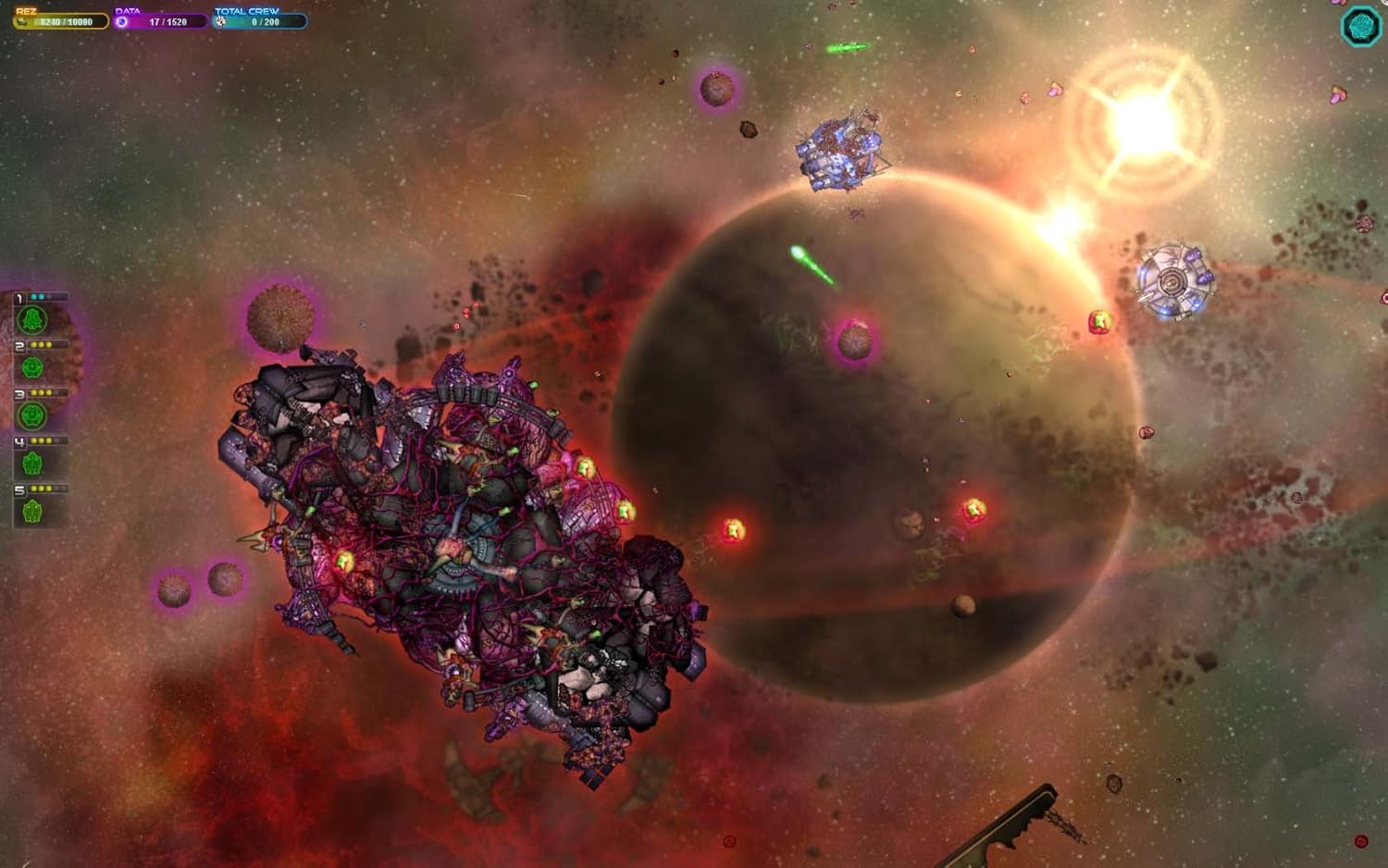Select the ship icon in slot 4

coord(33,462)
